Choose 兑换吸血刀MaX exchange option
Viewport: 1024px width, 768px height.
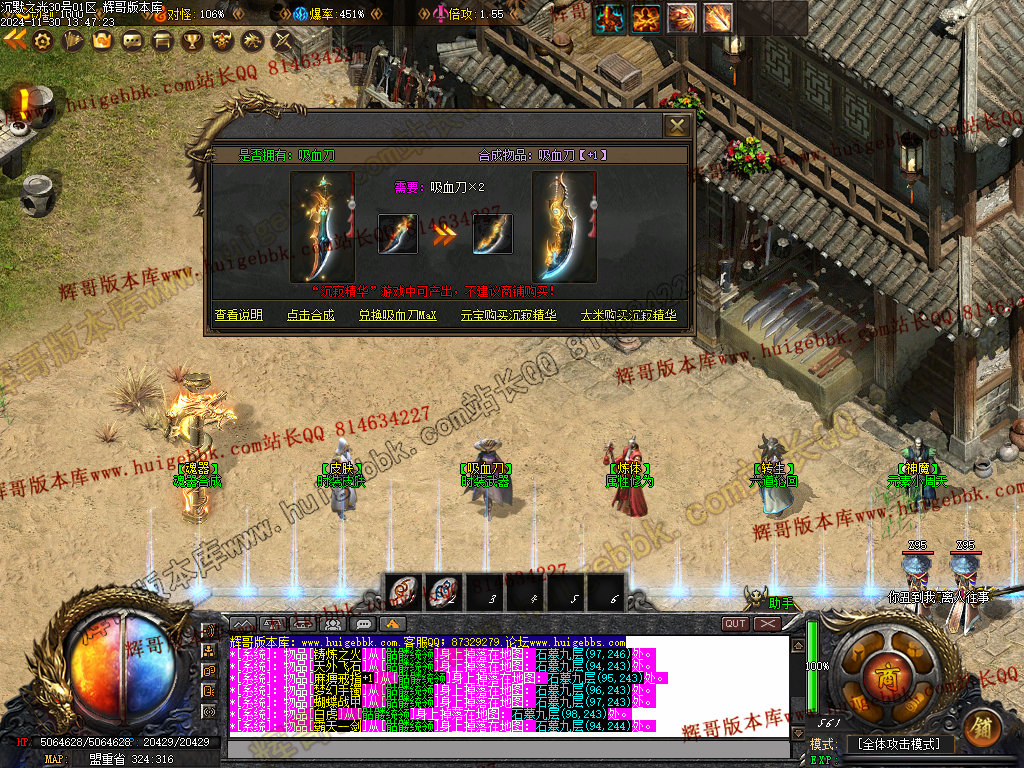pos(398,315)
